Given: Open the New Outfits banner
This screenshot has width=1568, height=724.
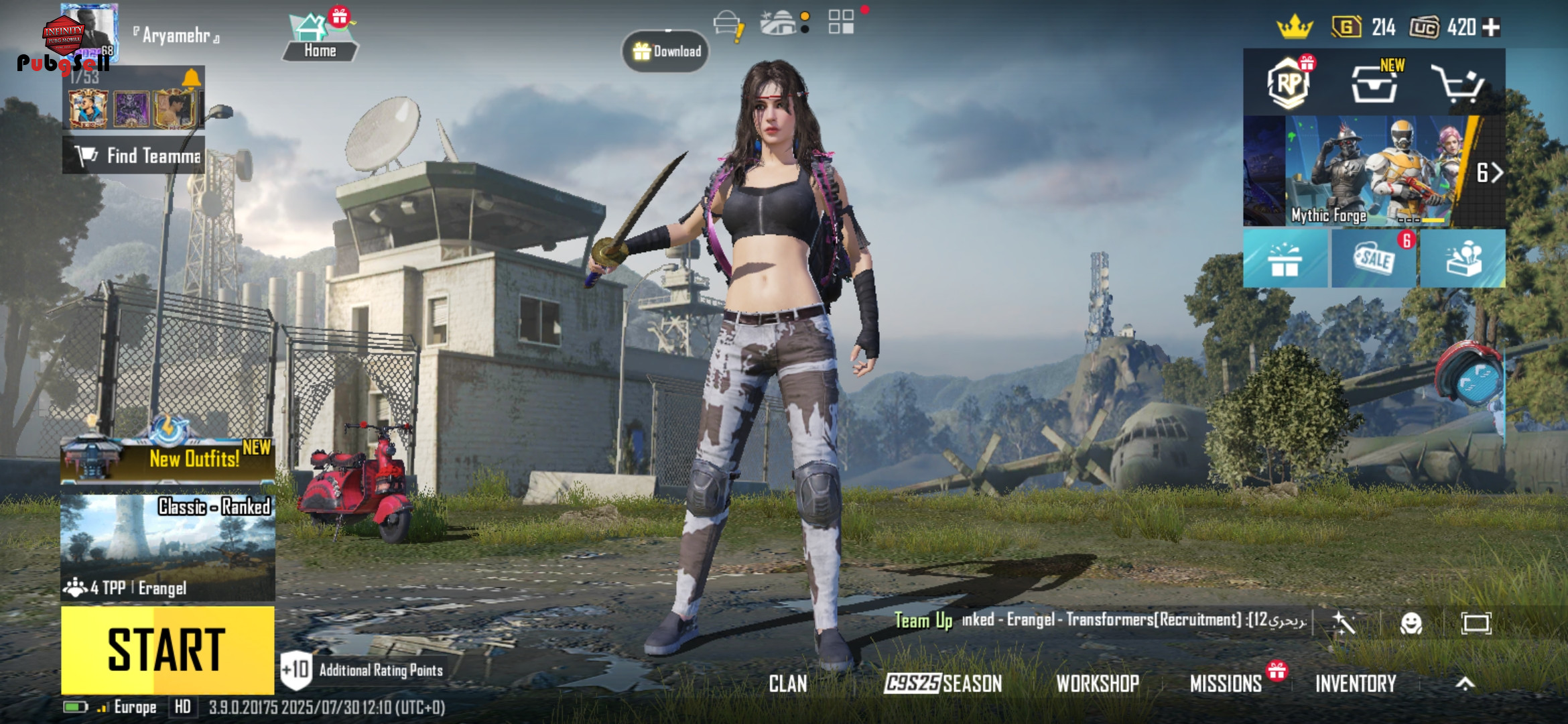Looking at the screenshot, I should 168,458.
